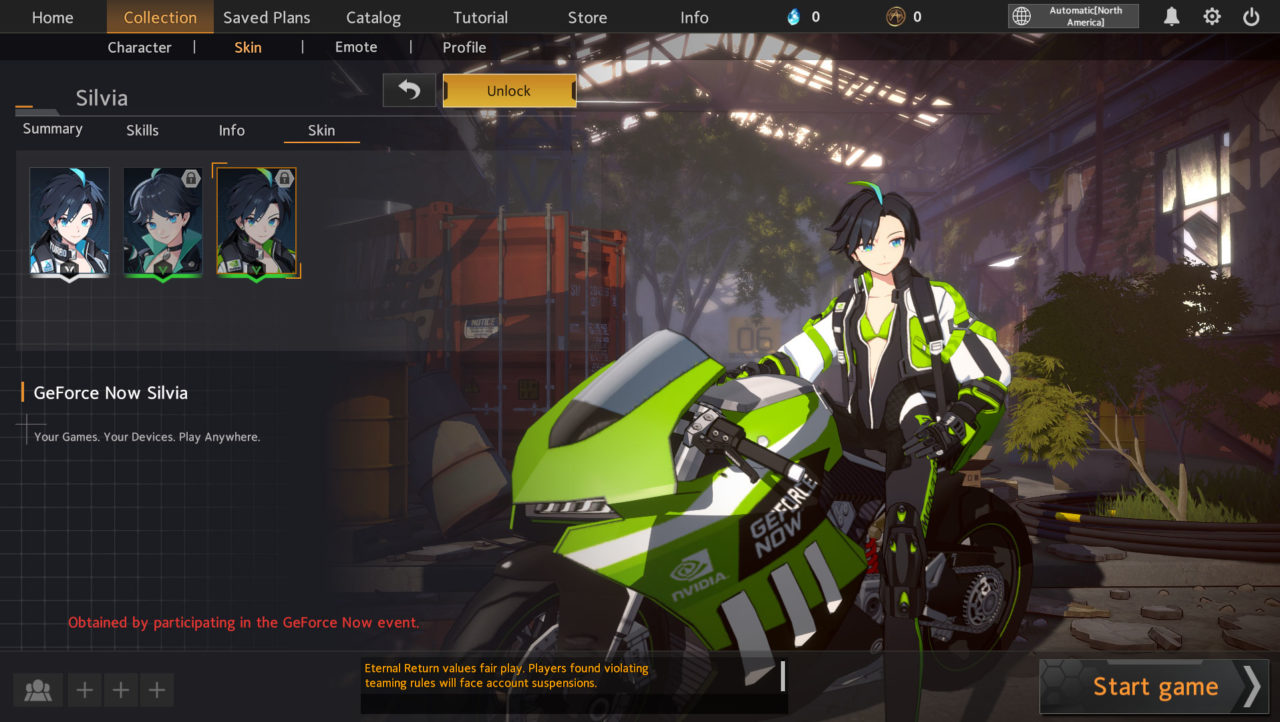Navigate to the Store menu
Image resolution: width=1280 pixels, height=722 pixels.
click(x=587, y=17)
